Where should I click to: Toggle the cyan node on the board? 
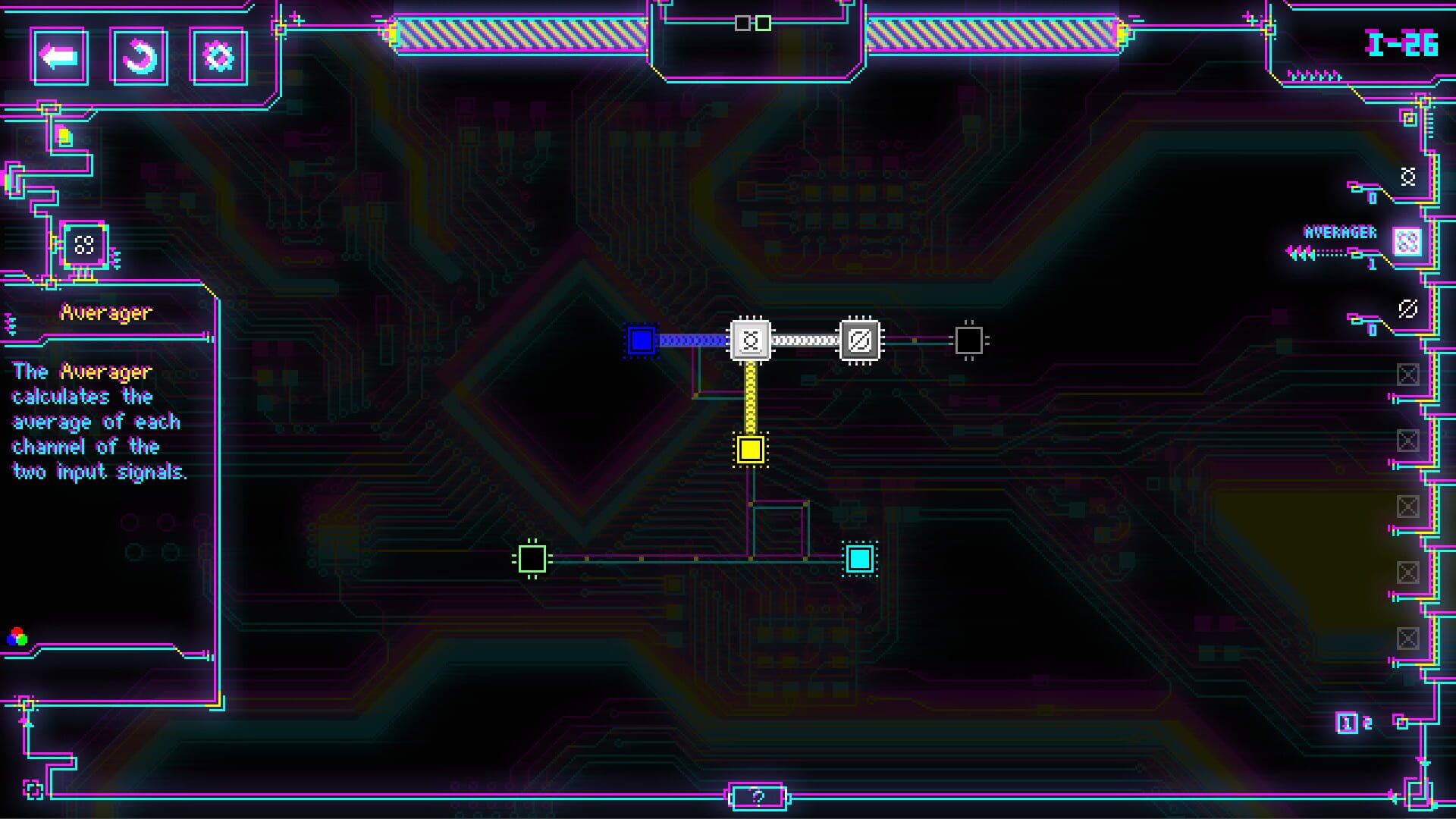tap(859, 558)
